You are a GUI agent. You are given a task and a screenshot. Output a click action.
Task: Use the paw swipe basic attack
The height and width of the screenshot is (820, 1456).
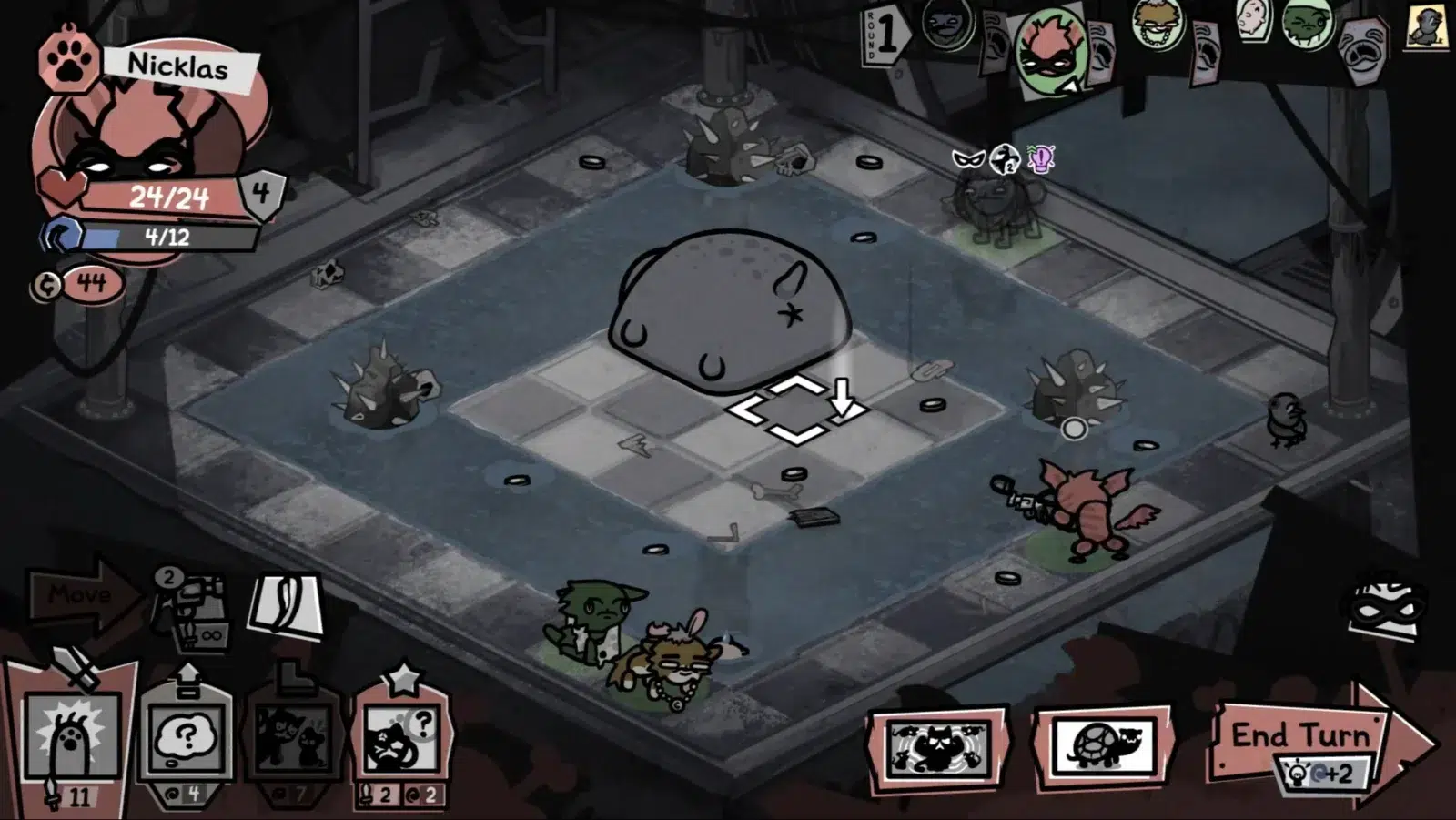(73, 739)
